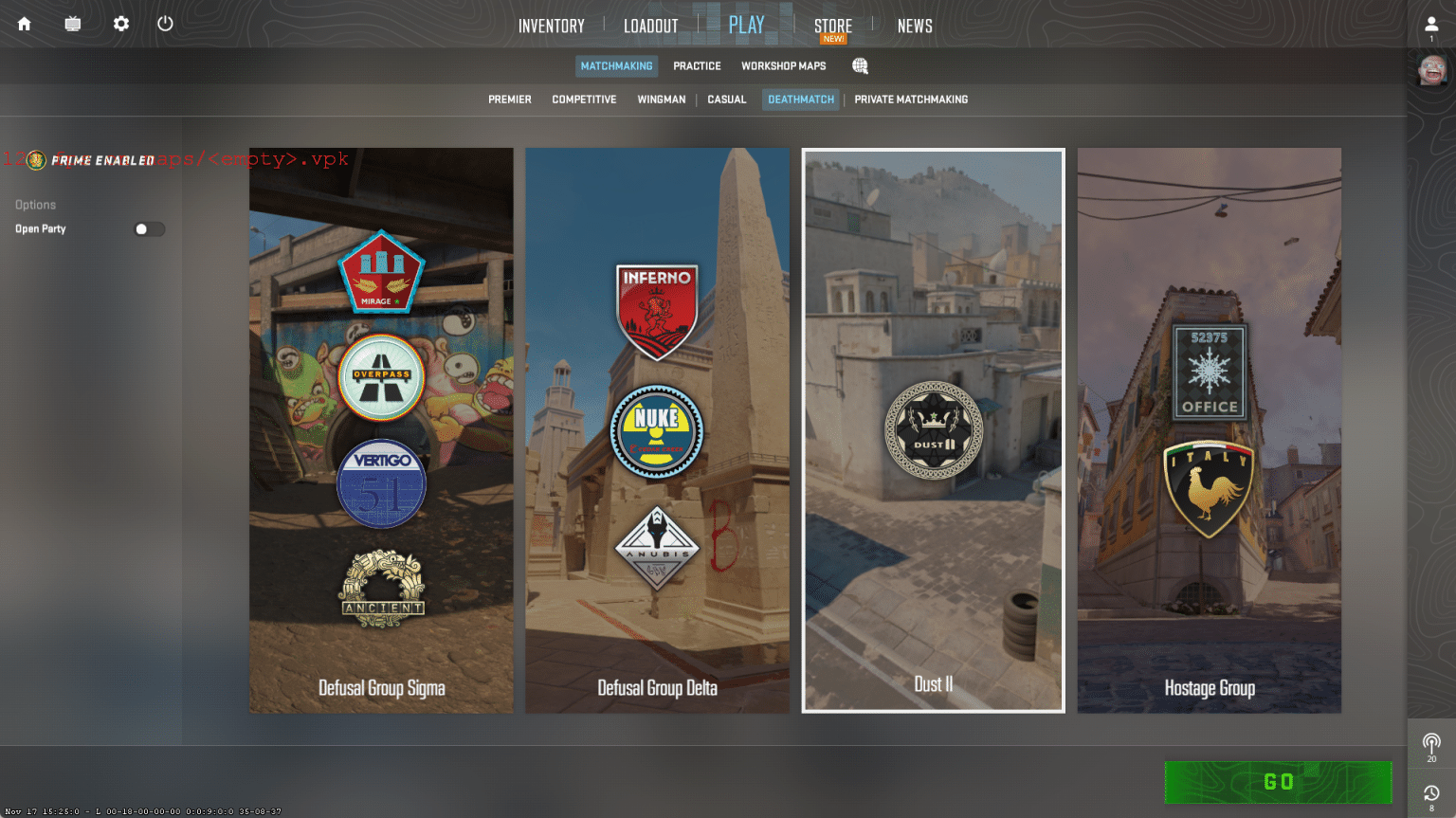Choose Competitive mode
Viewport: 1456px width, 818px height.
coord(584,100)
